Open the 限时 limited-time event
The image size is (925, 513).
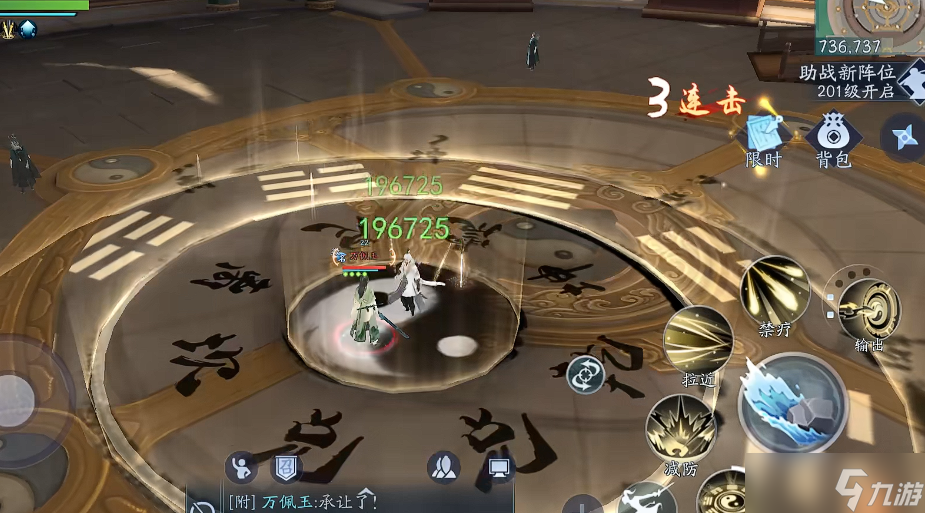pos(762,139)
